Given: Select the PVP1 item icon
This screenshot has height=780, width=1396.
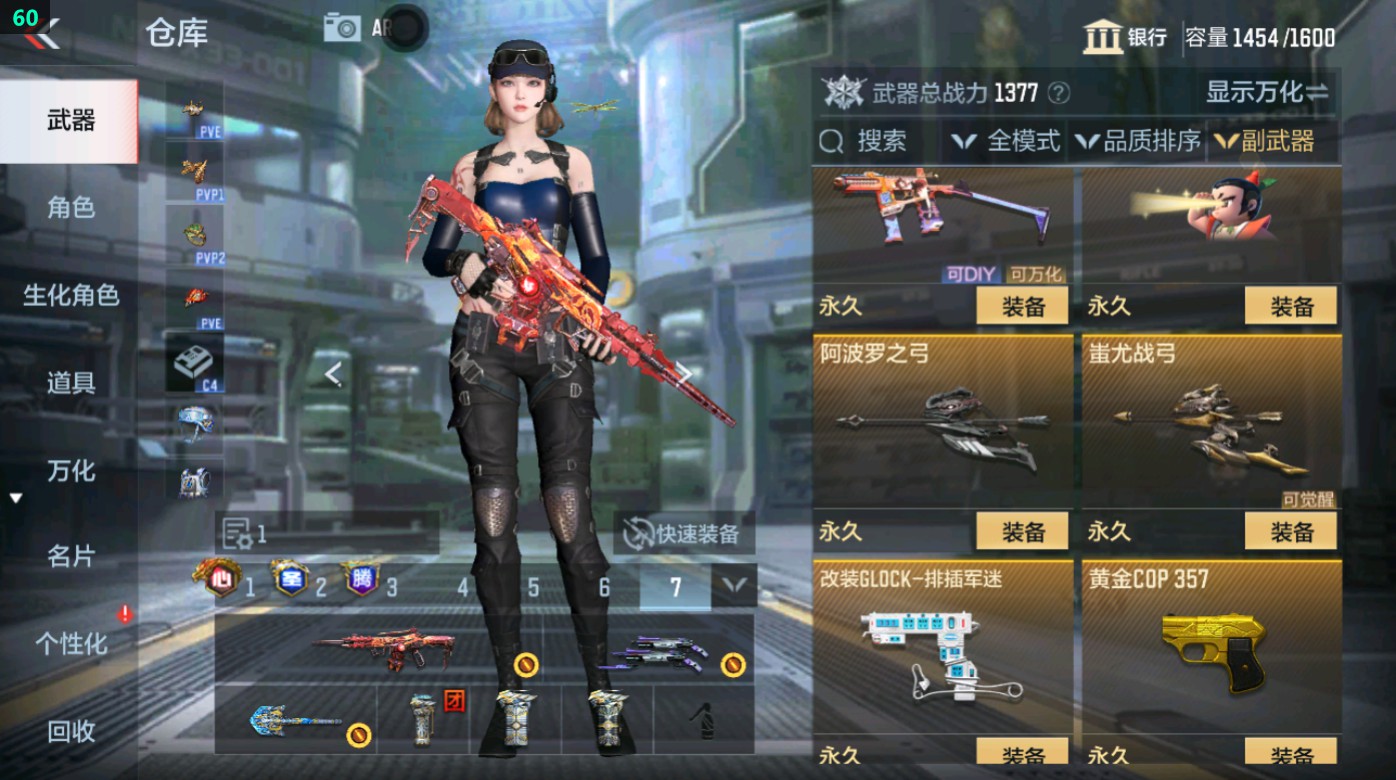Looking at the screenshot, I should 196,171.
